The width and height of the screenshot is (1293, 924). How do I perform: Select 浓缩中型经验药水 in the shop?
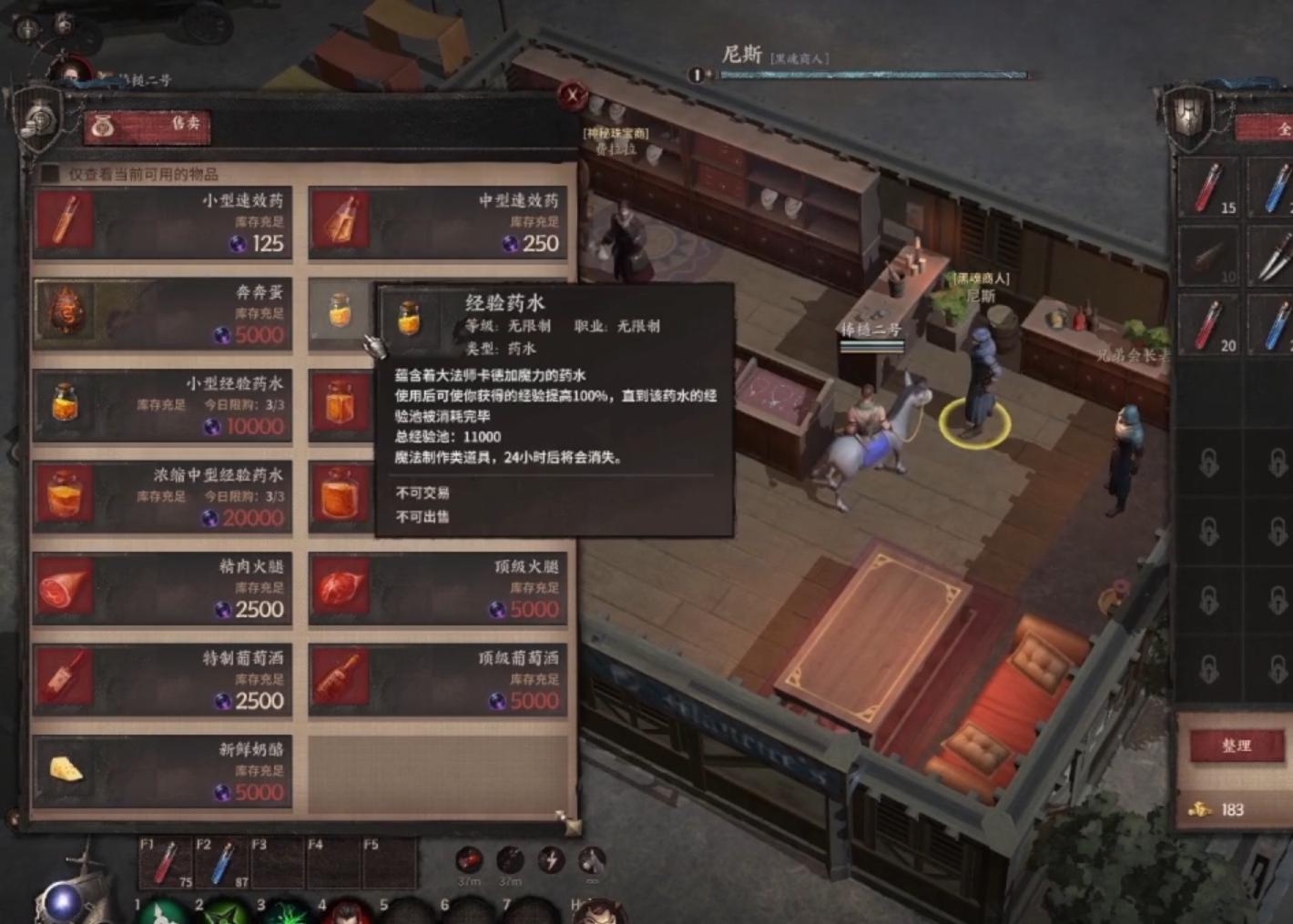coord(162,497)
